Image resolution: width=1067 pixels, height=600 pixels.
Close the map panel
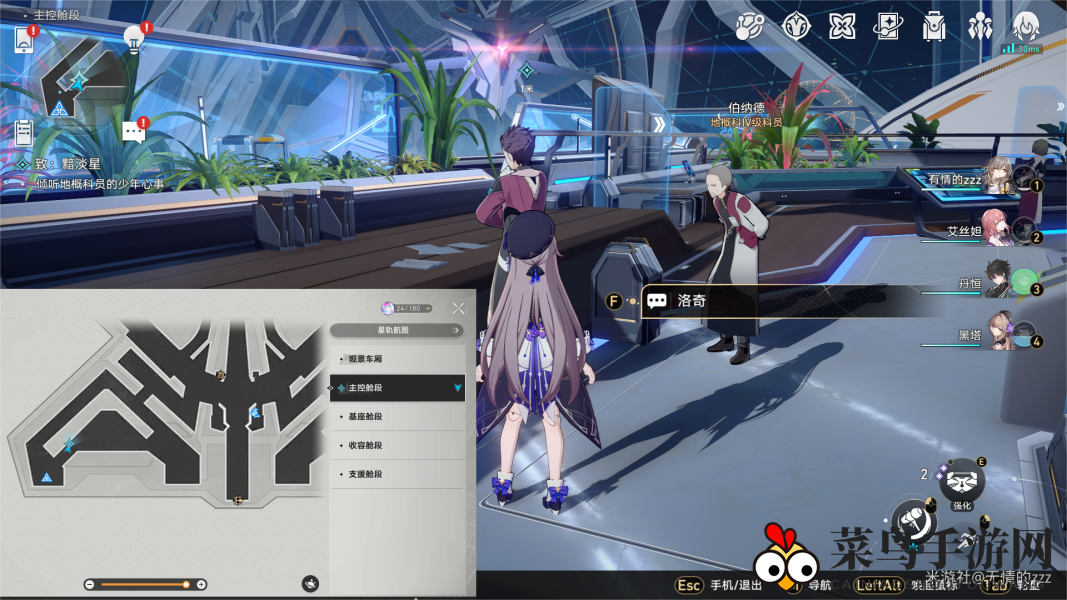click(458, 309)
